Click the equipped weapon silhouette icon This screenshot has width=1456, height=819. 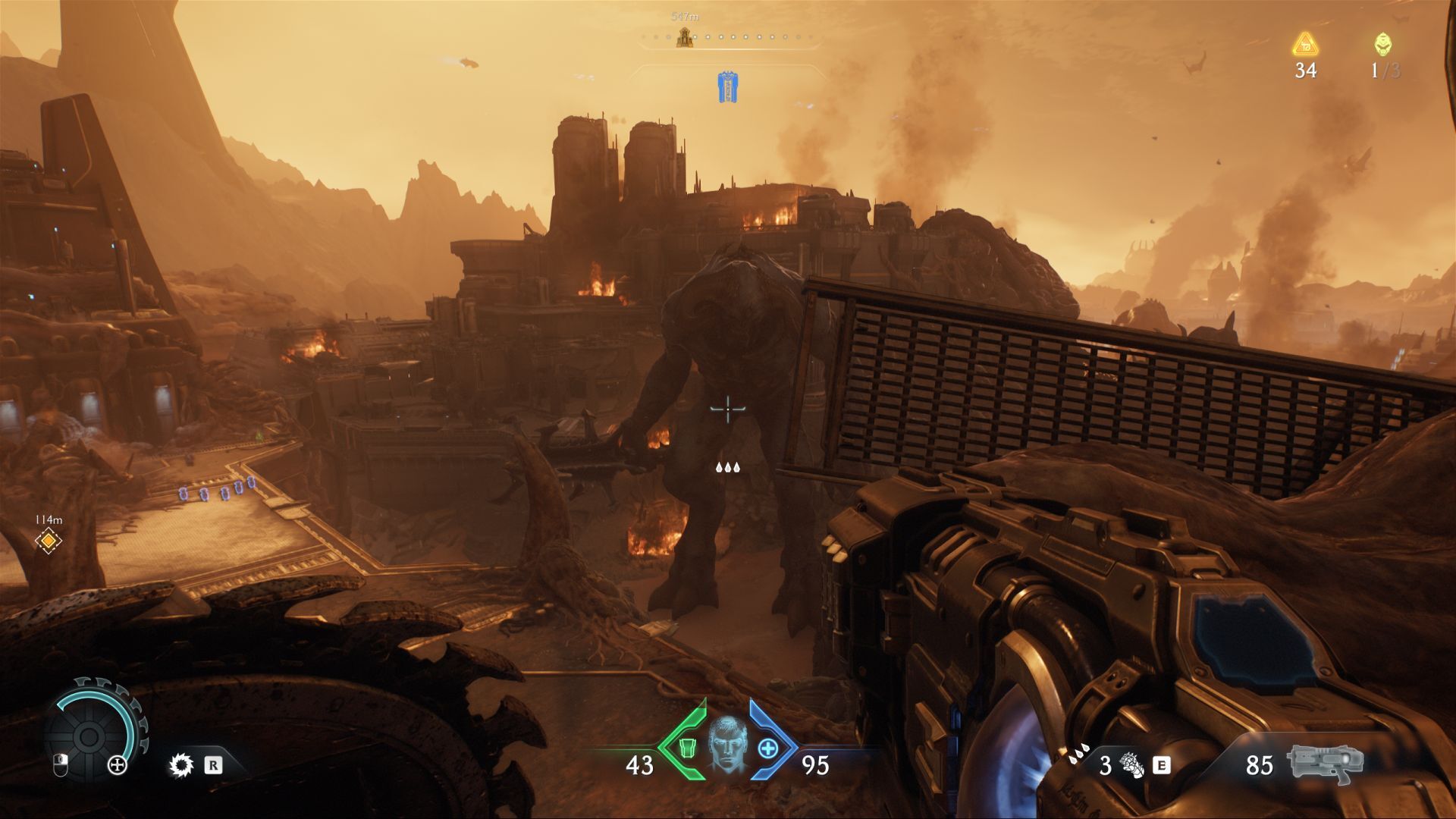click(1325, 763)
